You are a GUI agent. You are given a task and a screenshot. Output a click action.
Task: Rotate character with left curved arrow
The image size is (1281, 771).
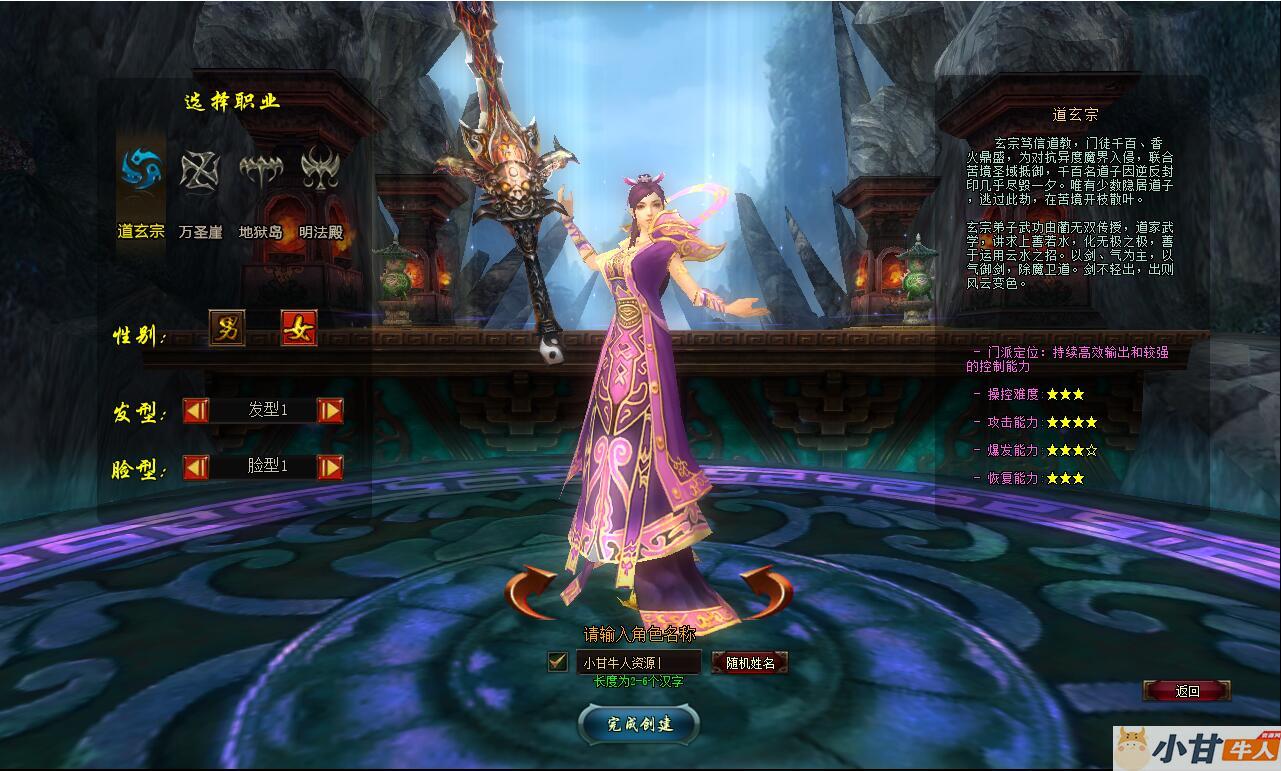point(532,591)
